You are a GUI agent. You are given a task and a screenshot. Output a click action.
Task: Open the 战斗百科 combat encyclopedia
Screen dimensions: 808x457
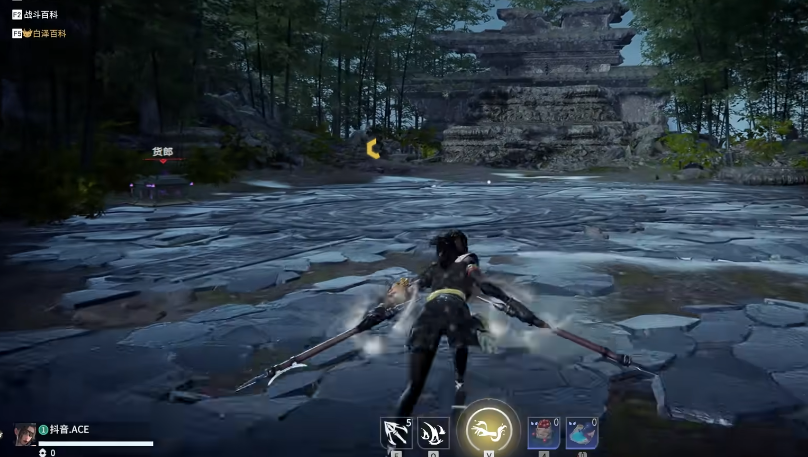click(x=39, y=16)
